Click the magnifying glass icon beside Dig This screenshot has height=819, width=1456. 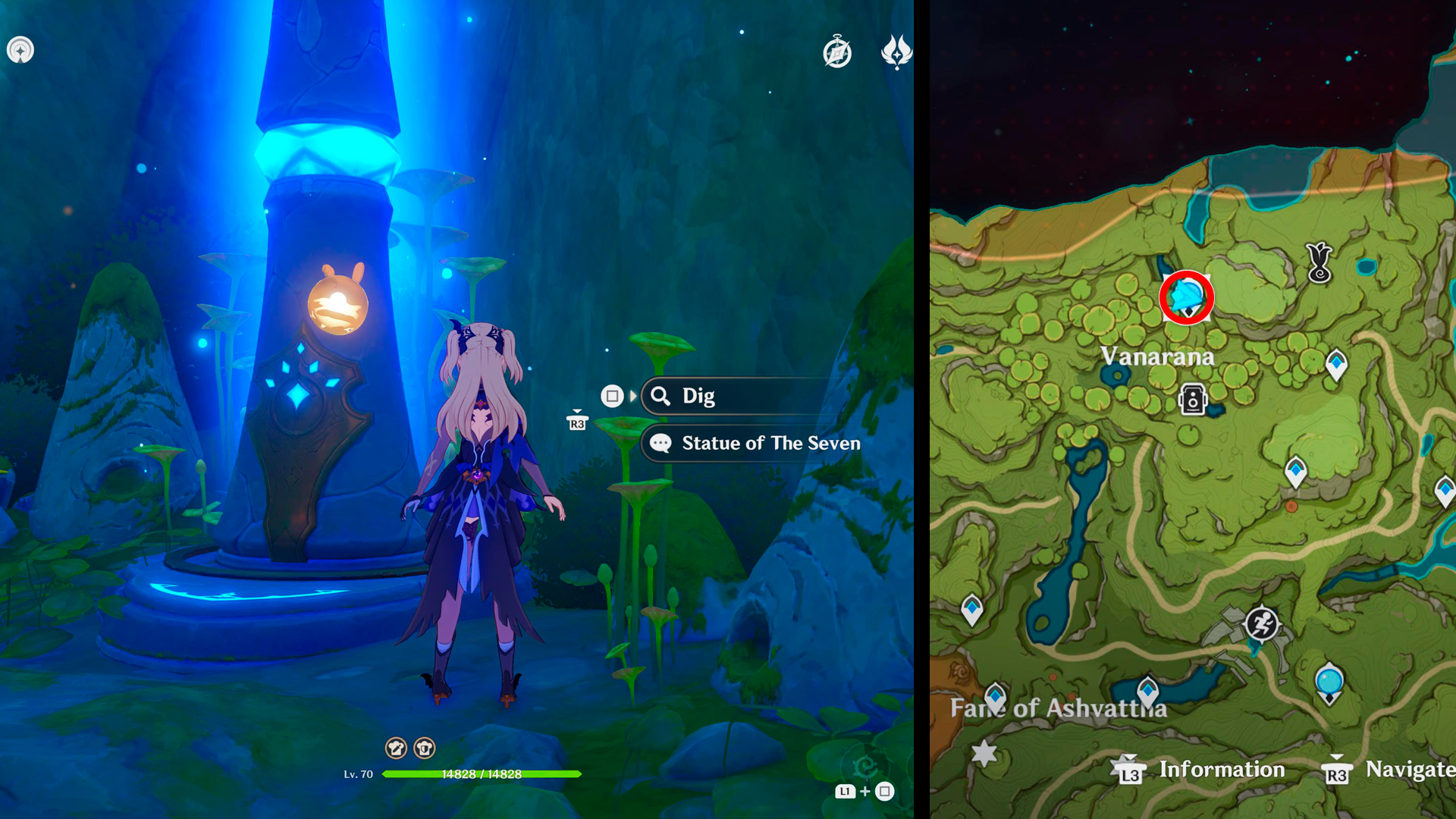click(661, 395)
